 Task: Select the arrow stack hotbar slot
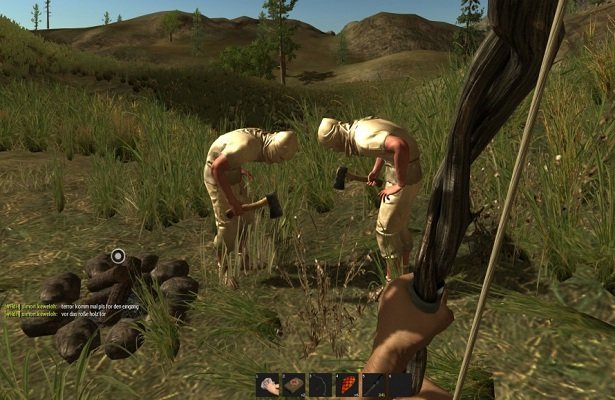(x=373, y=385)
